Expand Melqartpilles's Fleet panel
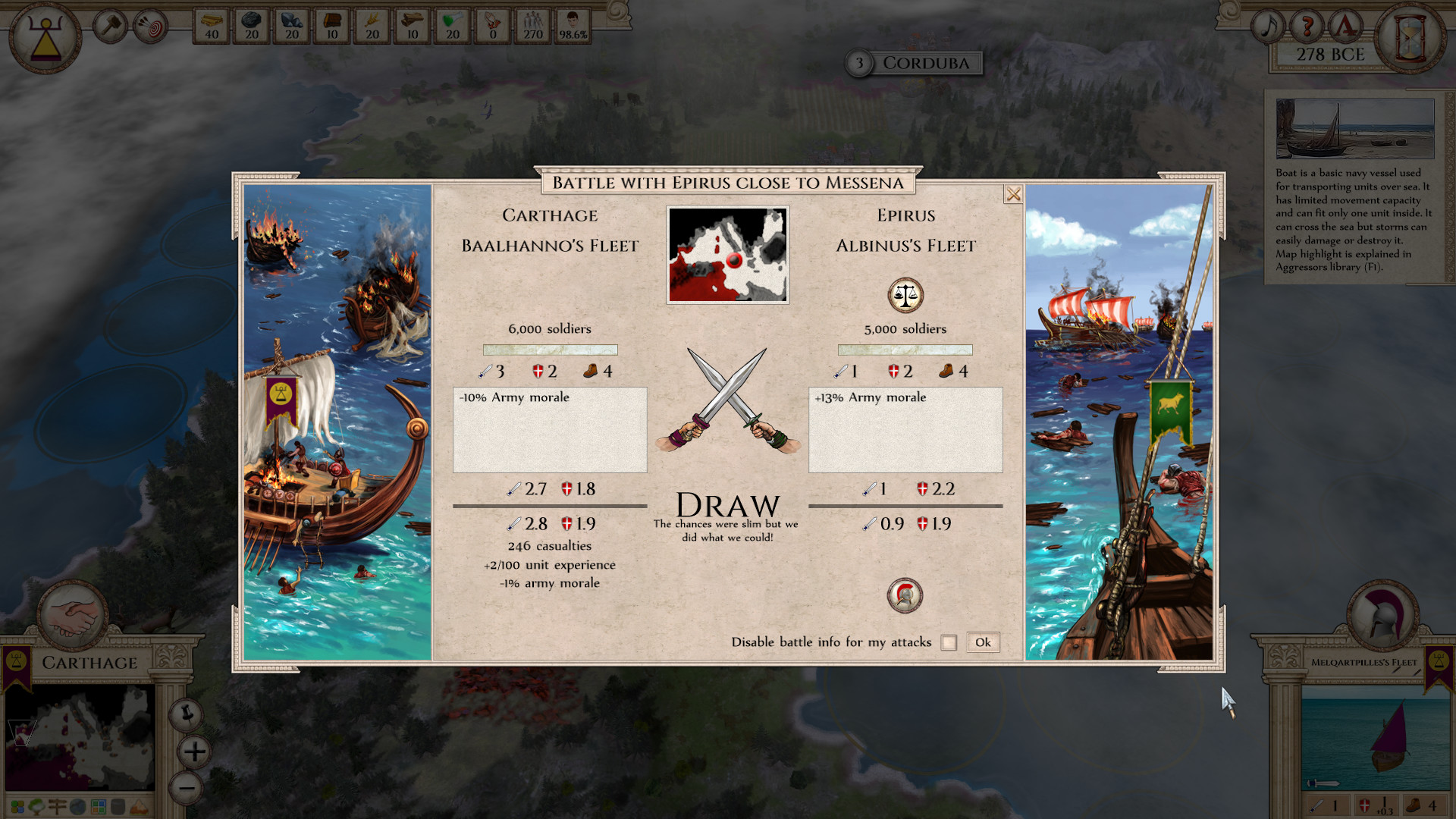Image resolution: width=1456 pixels, height=819 pixels. point(1363,663)
